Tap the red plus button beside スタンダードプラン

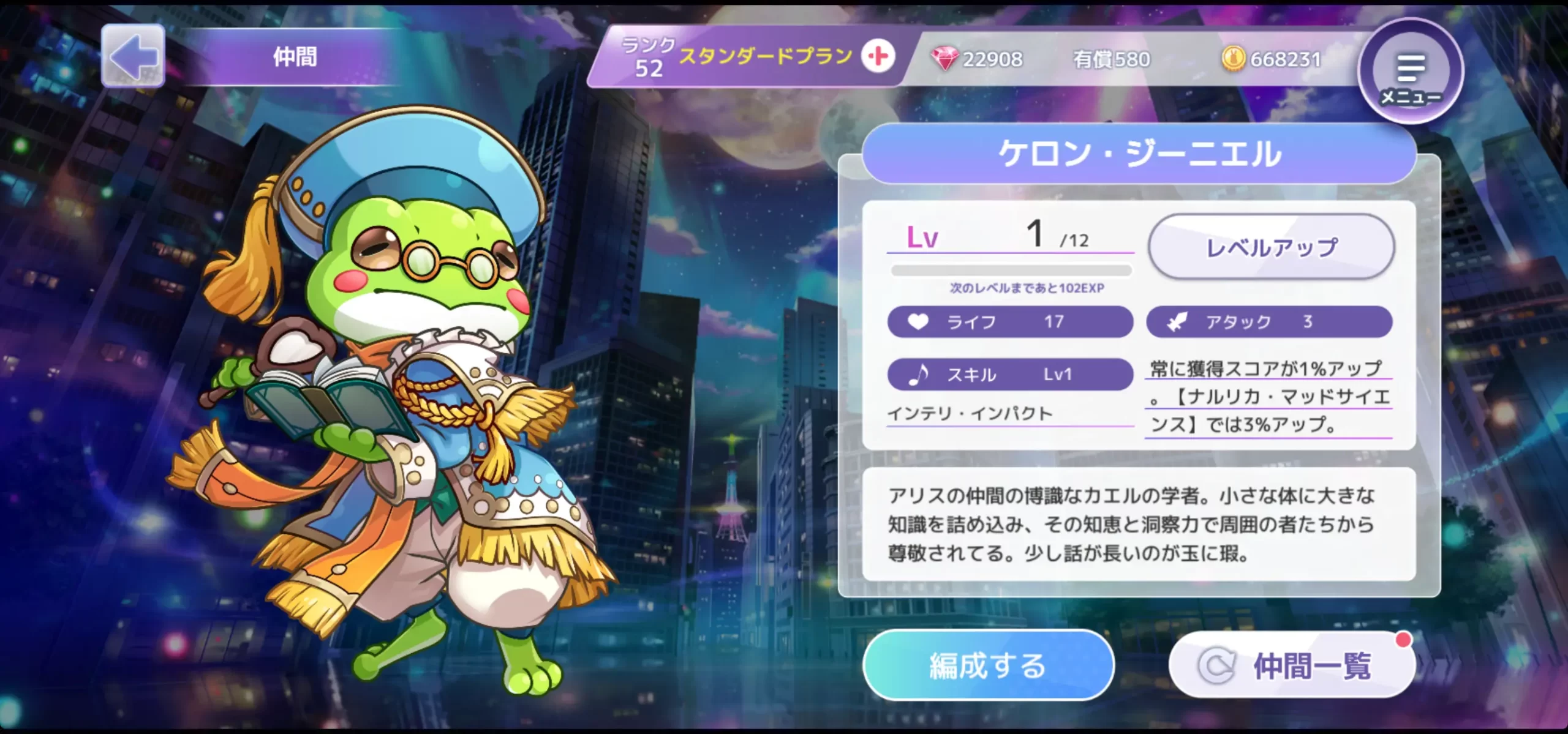tap(878, 56)
